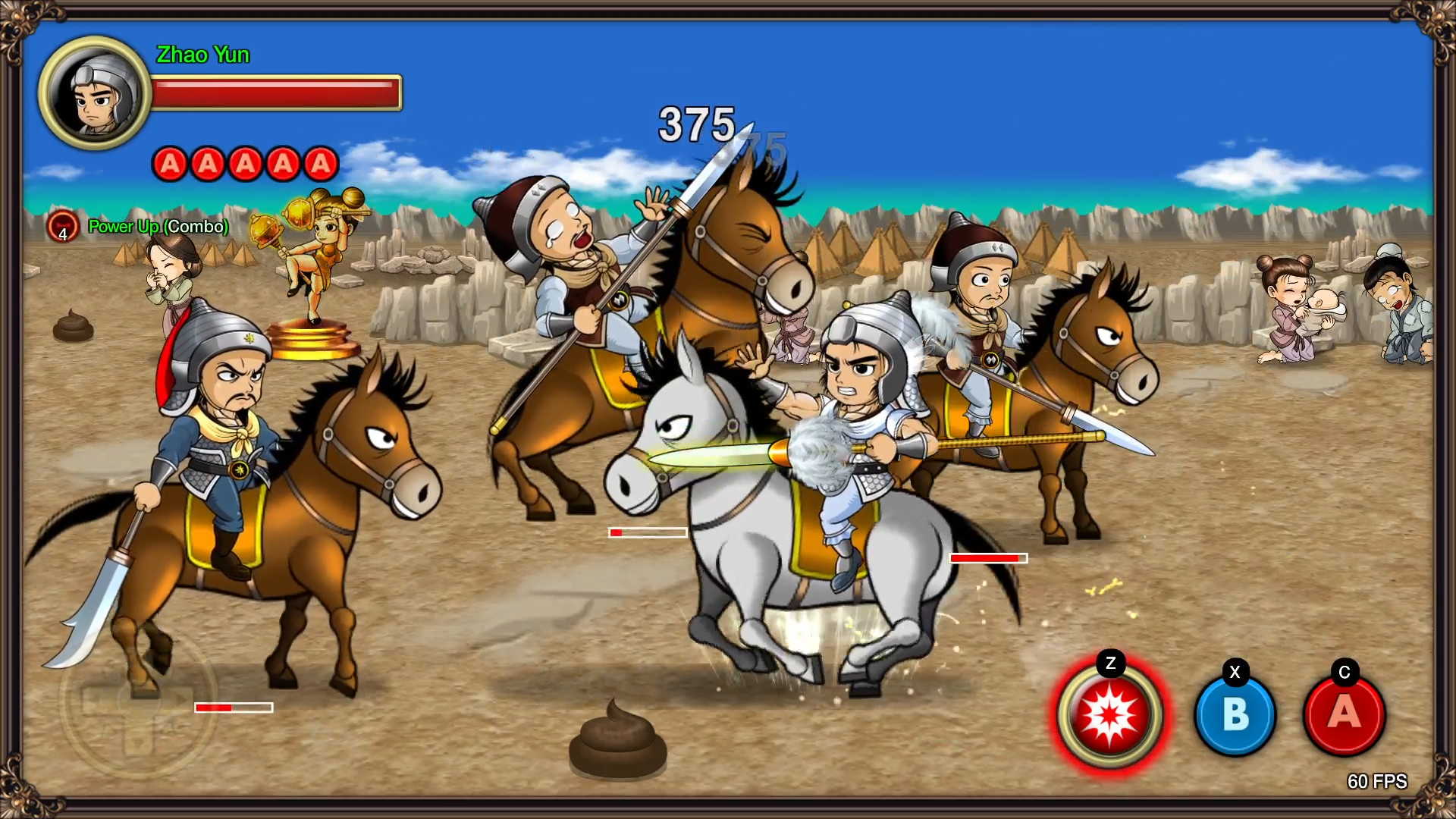Click the Power Up (Combo) text label
Image resolution: width=1456 pixels, height=819 pixels.
158,226
